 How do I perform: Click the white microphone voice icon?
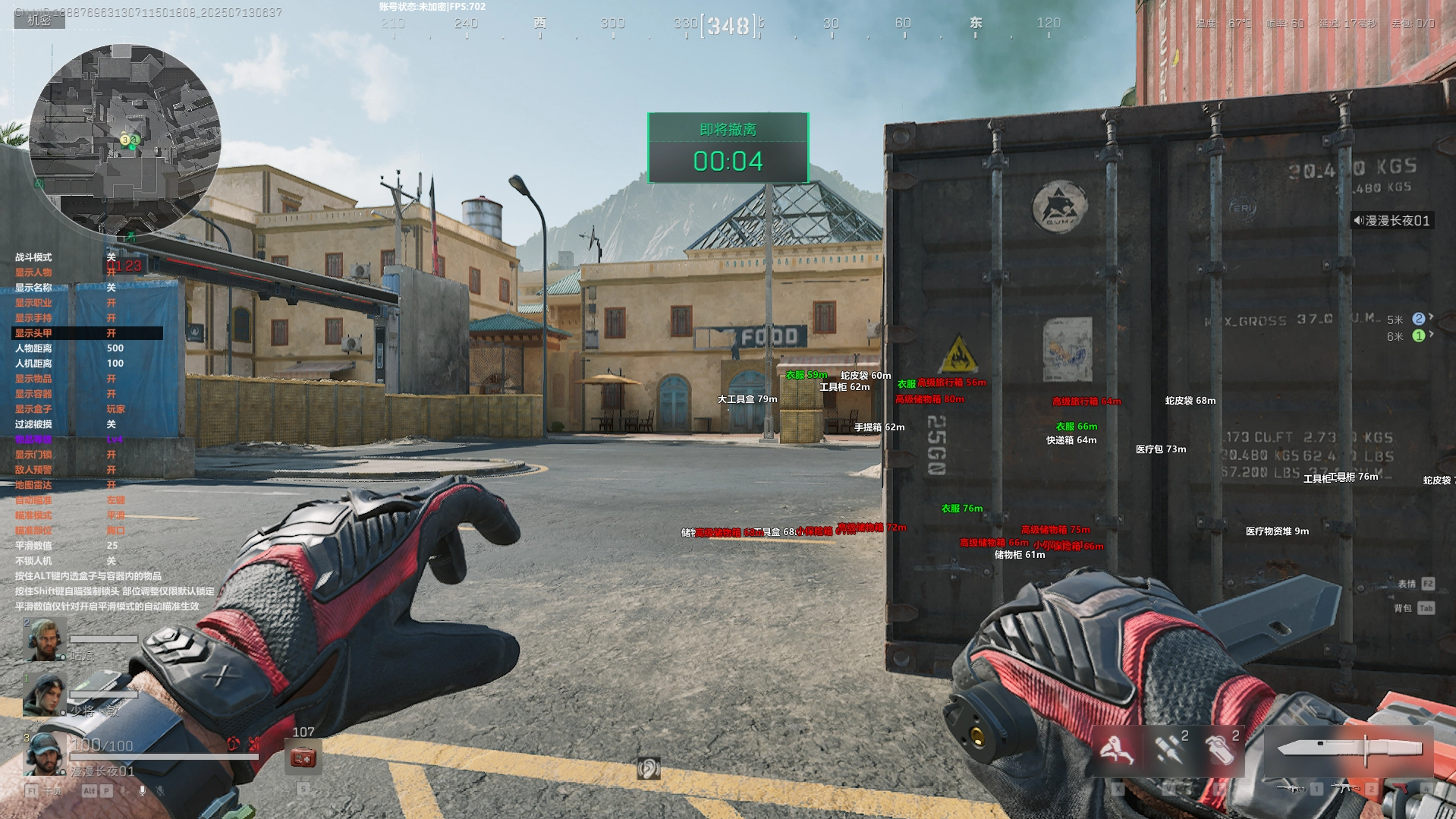(x=142, y=791)
